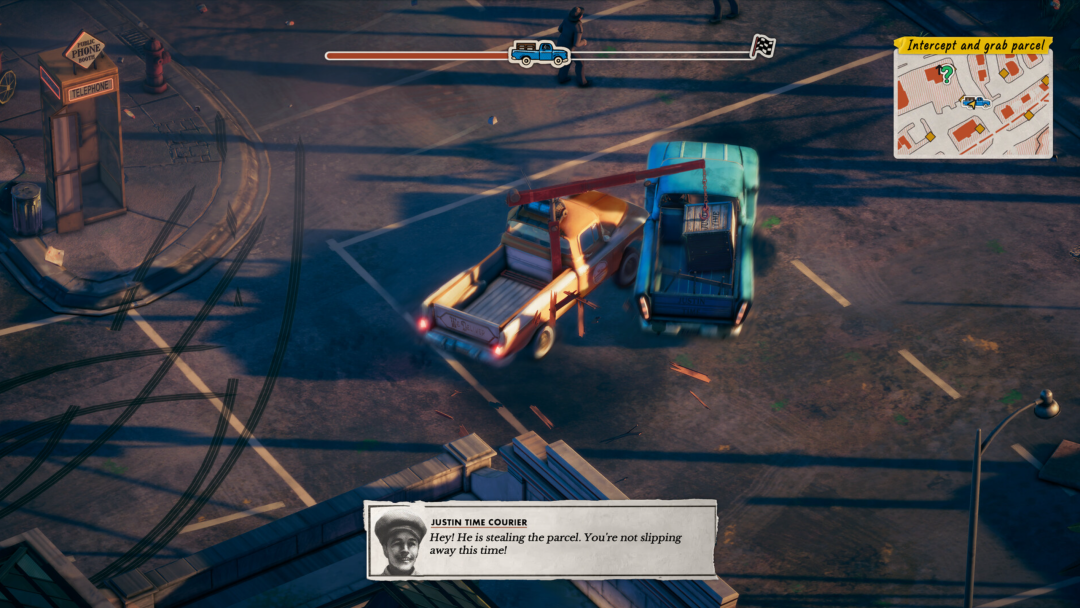Continue the Justin Time Courier dialogue box
Image resolution: width=1080 pixels, height=608 pixels.
(x=540, y=540)
